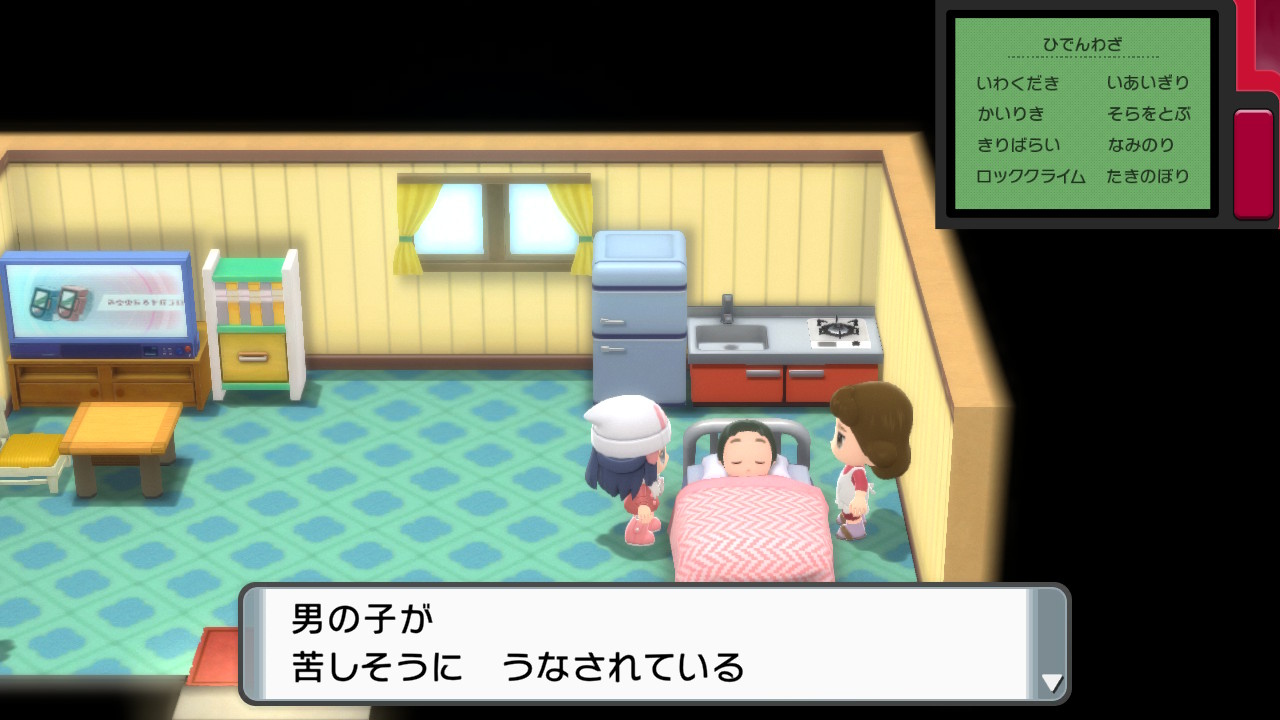The width and height of the screenshot is (1280, 720).
Task: Select そらをとぶ (Fly) in the HM list
Action: [1150, 114]
